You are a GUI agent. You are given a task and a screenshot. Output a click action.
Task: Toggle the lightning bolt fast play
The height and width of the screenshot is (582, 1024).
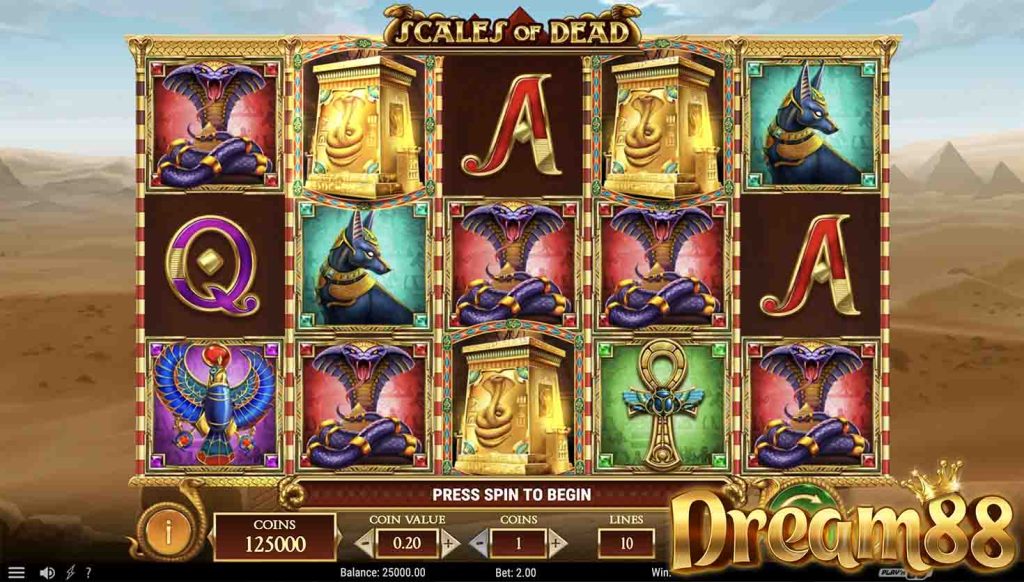[72, 573]
